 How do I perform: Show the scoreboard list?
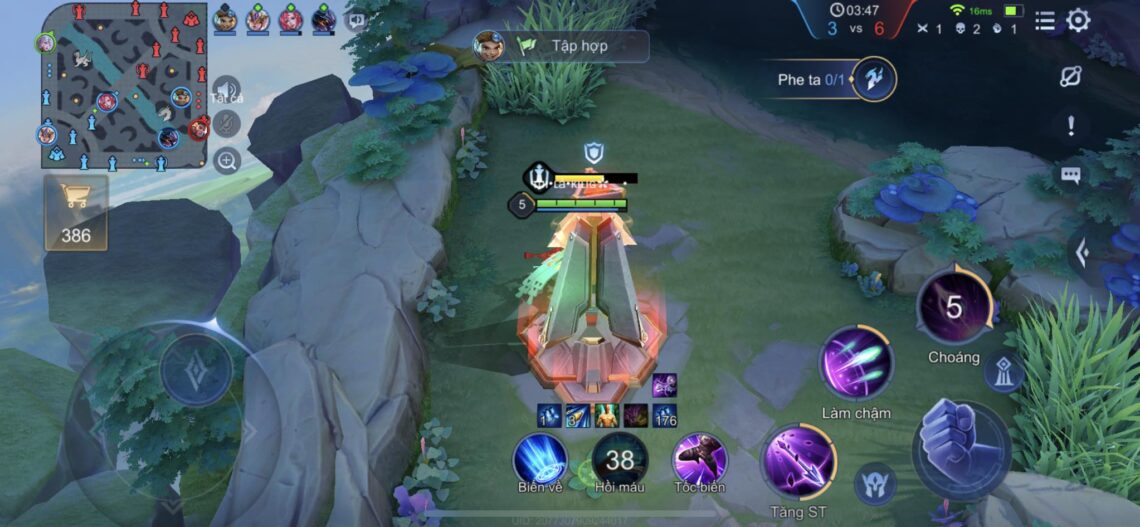(1045, 20)
